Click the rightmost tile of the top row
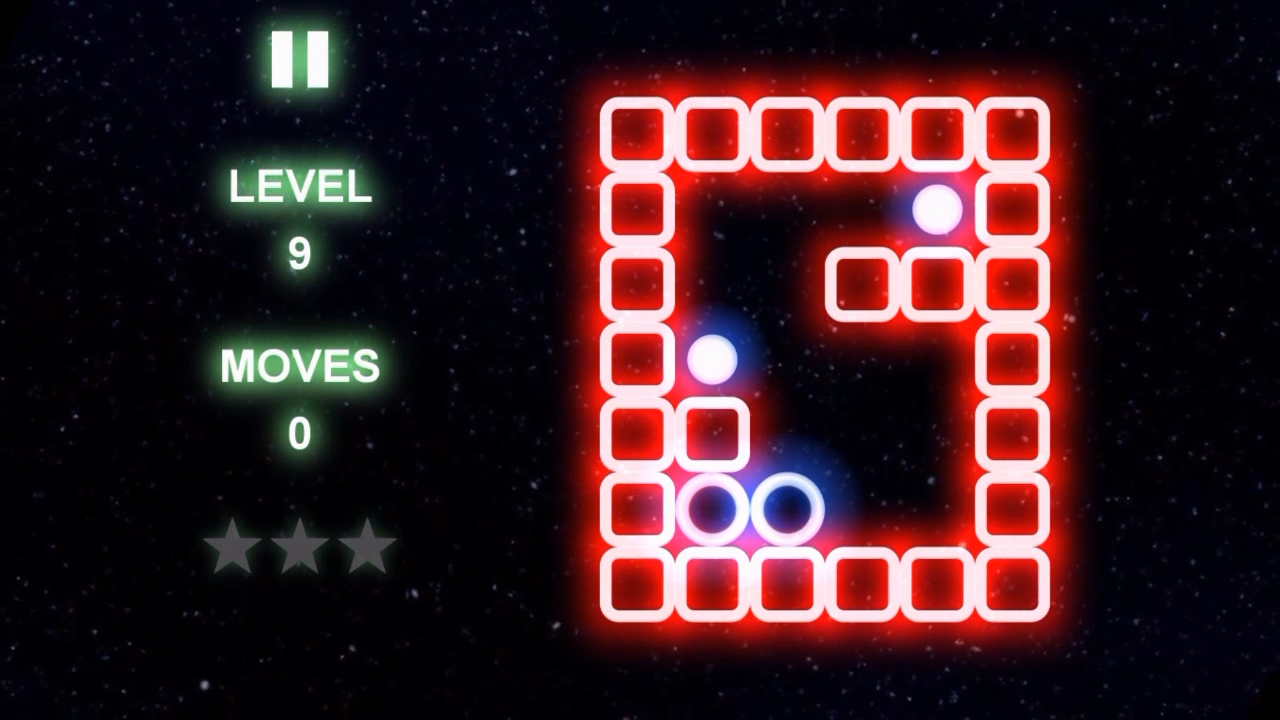1280x720 pixels. click(x=1012, y=133)
